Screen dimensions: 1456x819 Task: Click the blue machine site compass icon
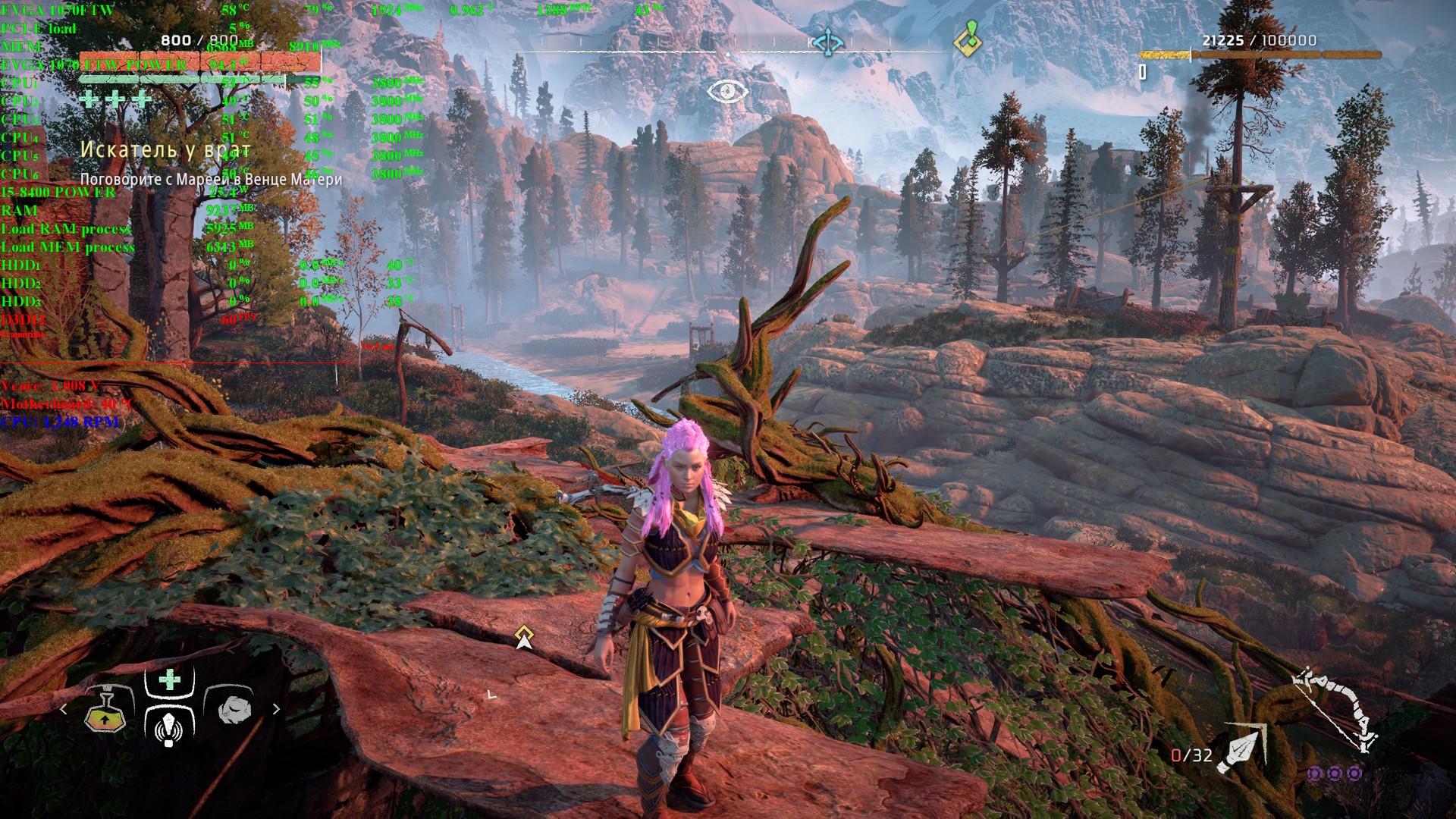click(x=827, y=42)
